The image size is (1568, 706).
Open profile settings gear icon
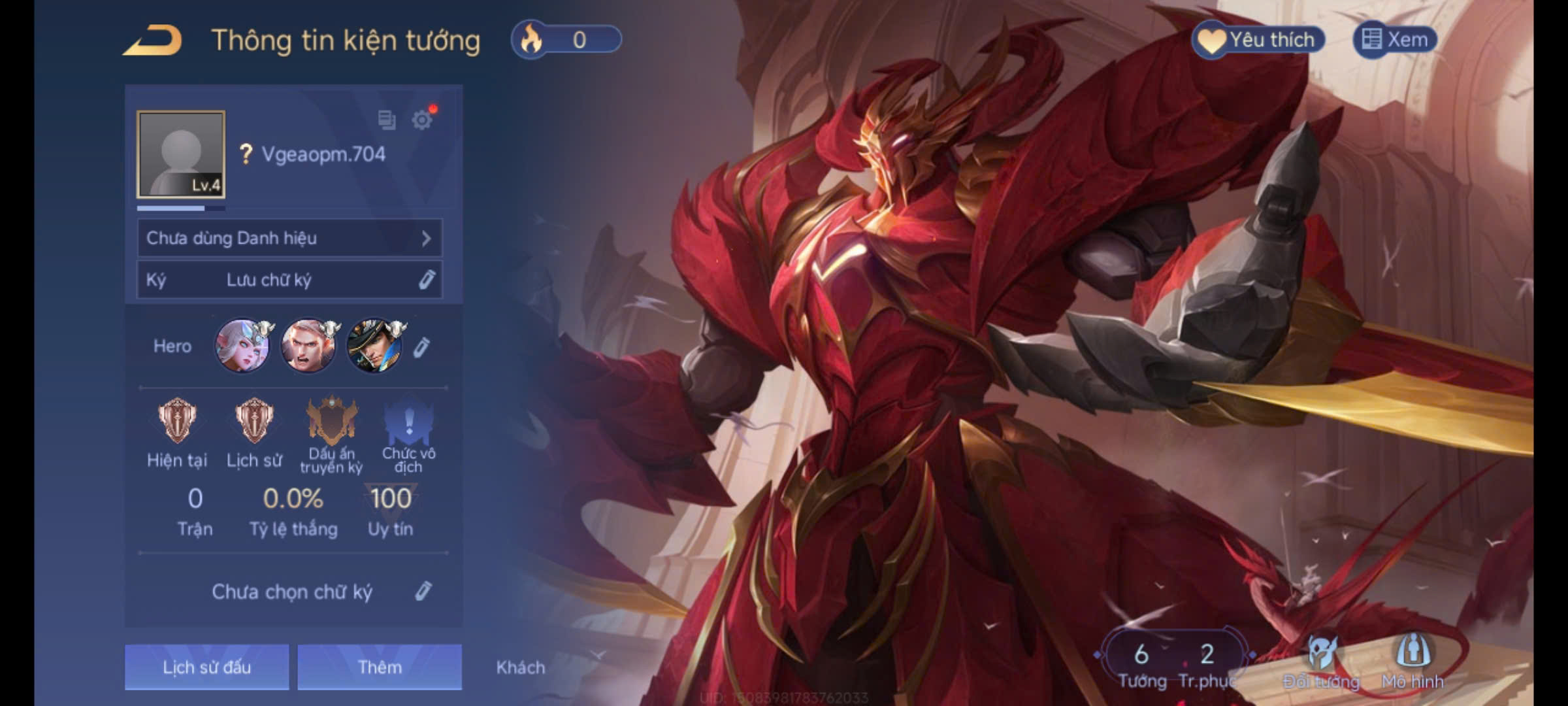pos(422,120)
